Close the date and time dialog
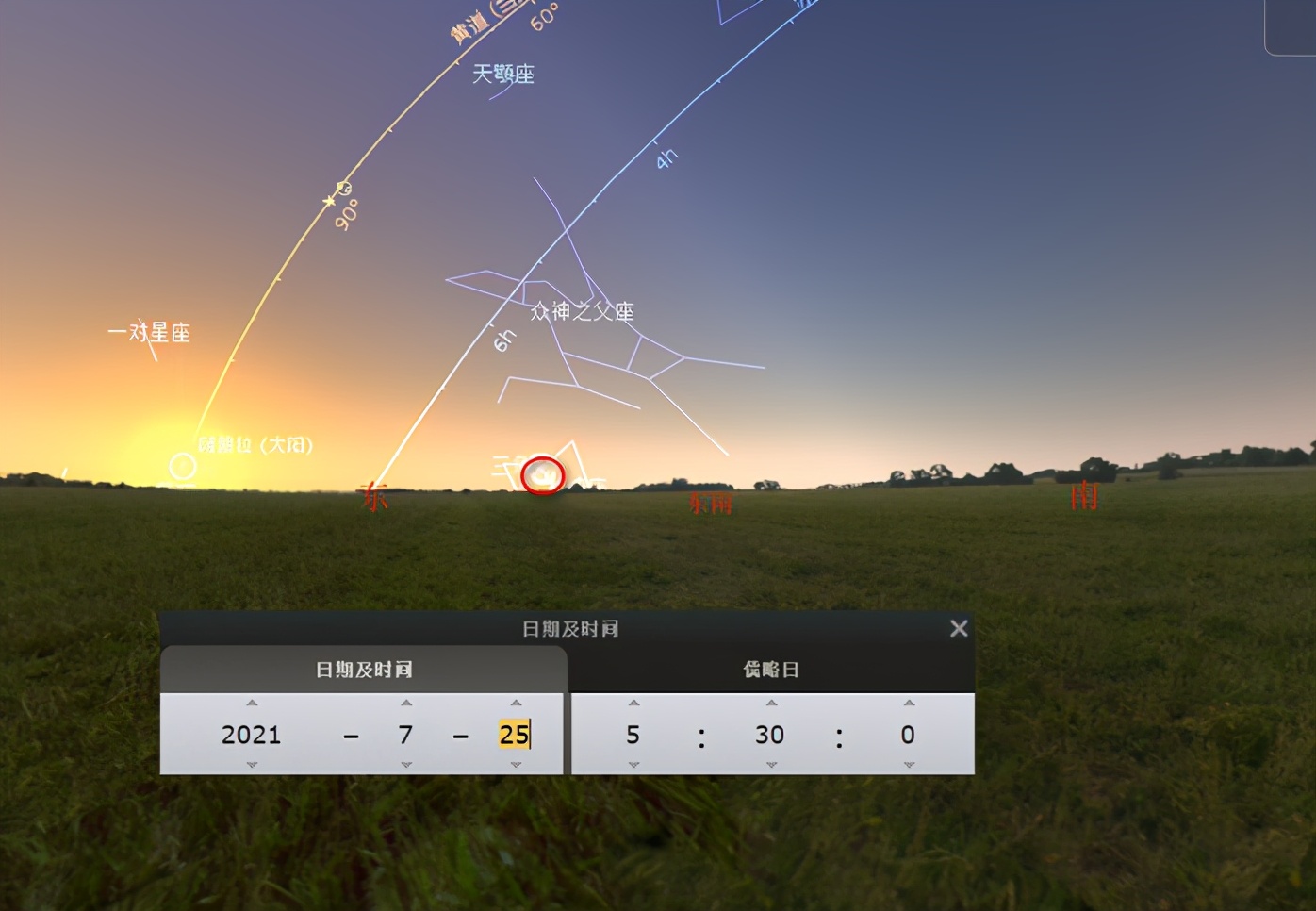The width and height of the screenshot is (1316, 911). (x=959, y=629)
